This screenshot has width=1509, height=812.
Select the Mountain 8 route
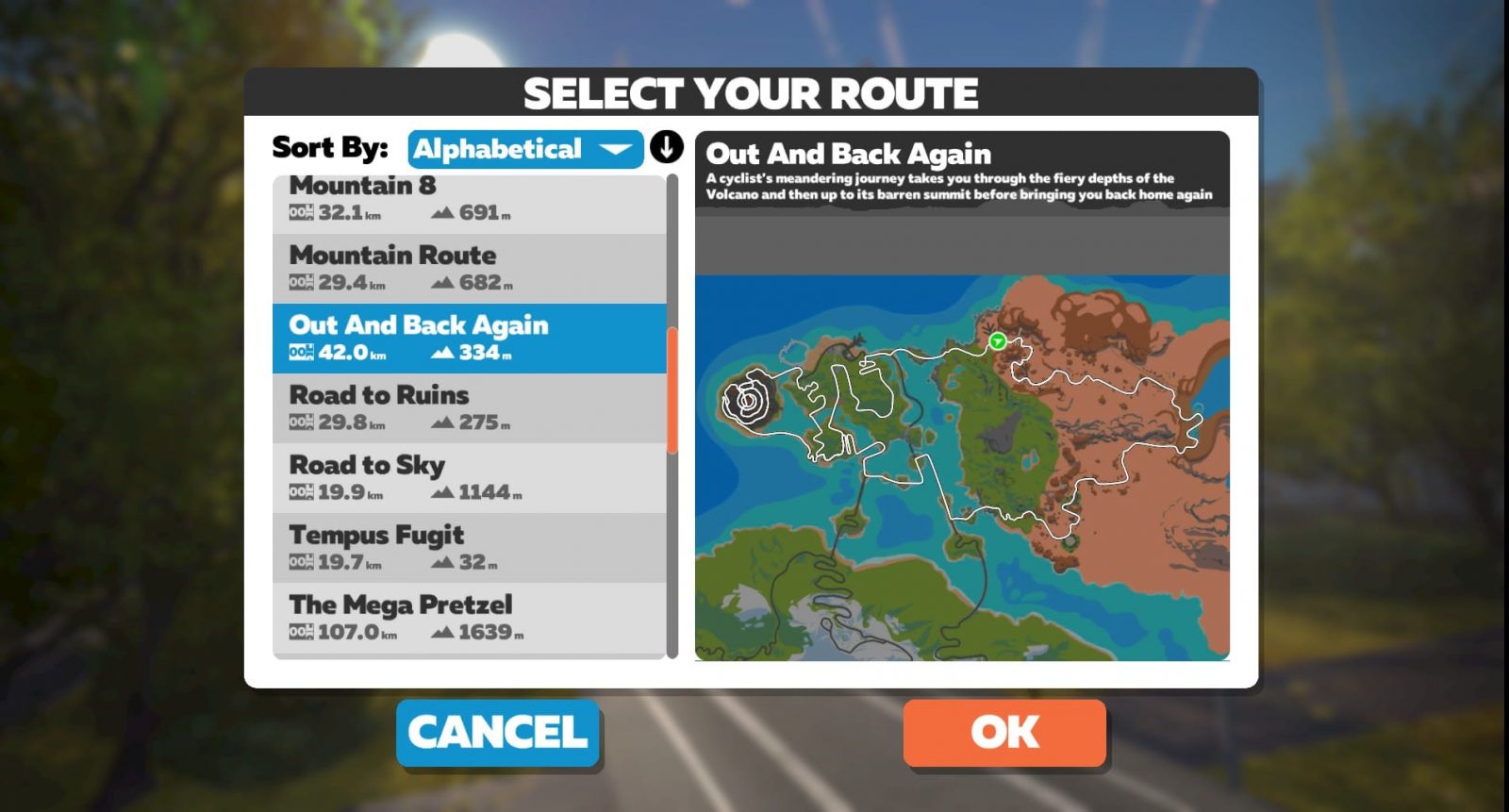coord(469,202)
